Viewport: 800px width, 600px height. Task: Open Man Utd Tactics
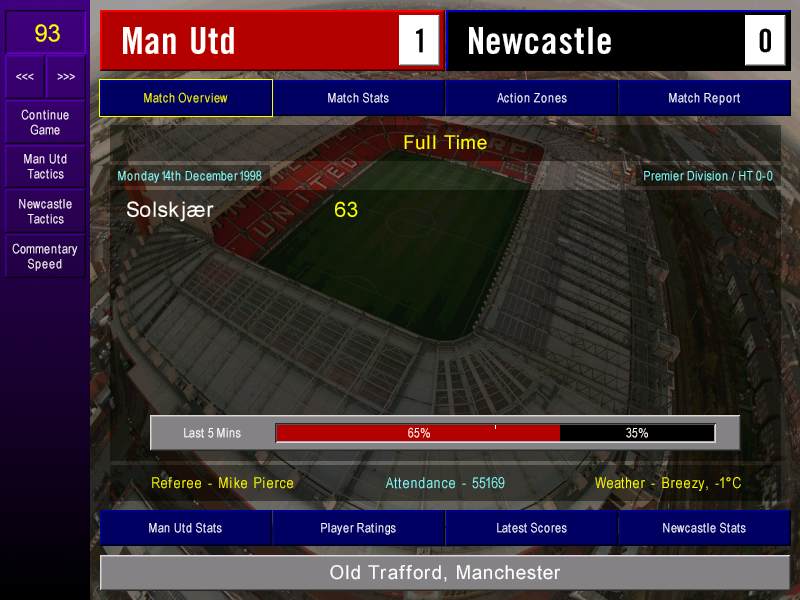coord(45,167)
